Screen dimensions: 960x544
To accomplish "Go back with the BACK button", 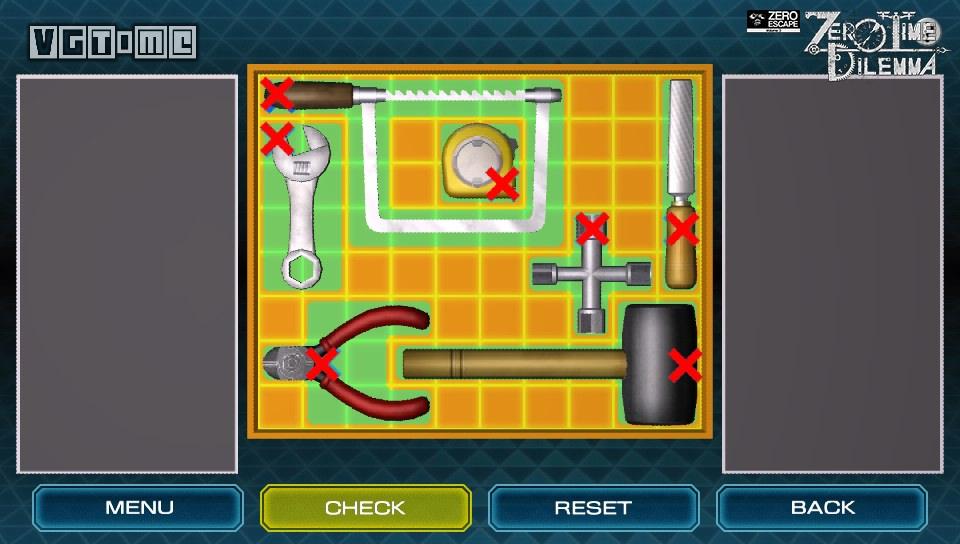I will [822, 508].
